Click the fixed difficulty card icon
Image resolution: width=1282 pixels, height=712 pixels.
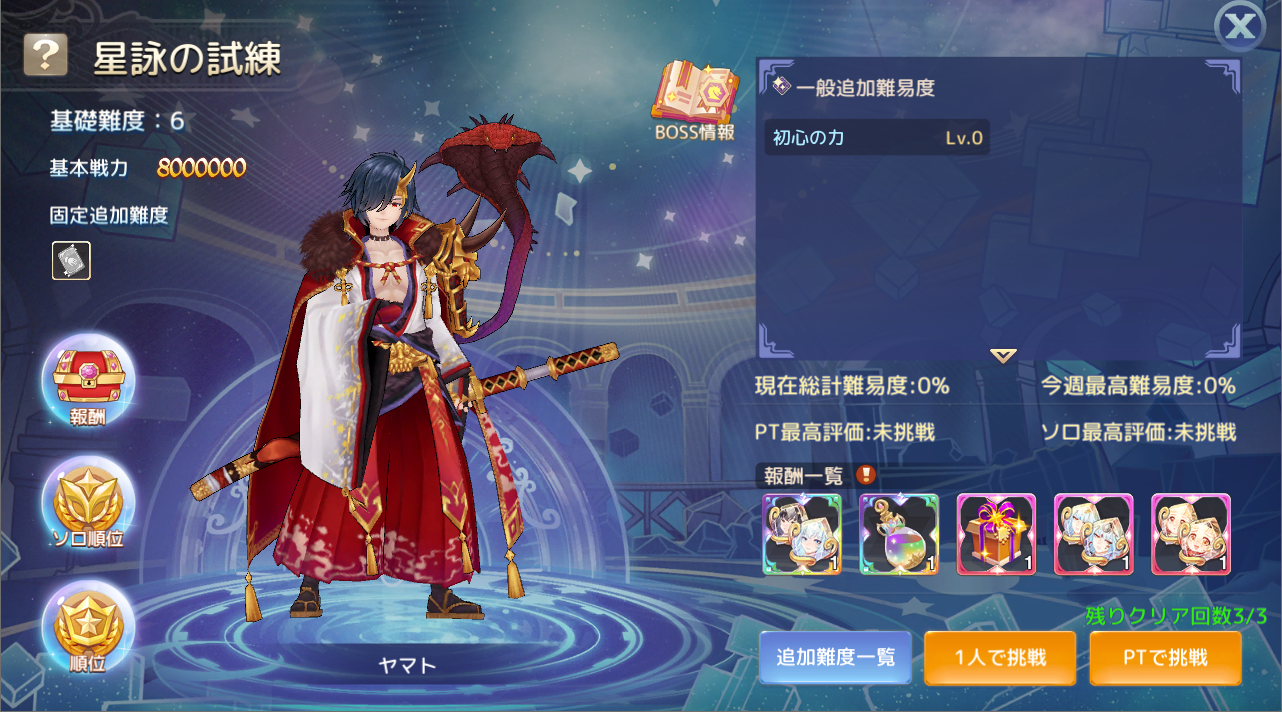71,260
